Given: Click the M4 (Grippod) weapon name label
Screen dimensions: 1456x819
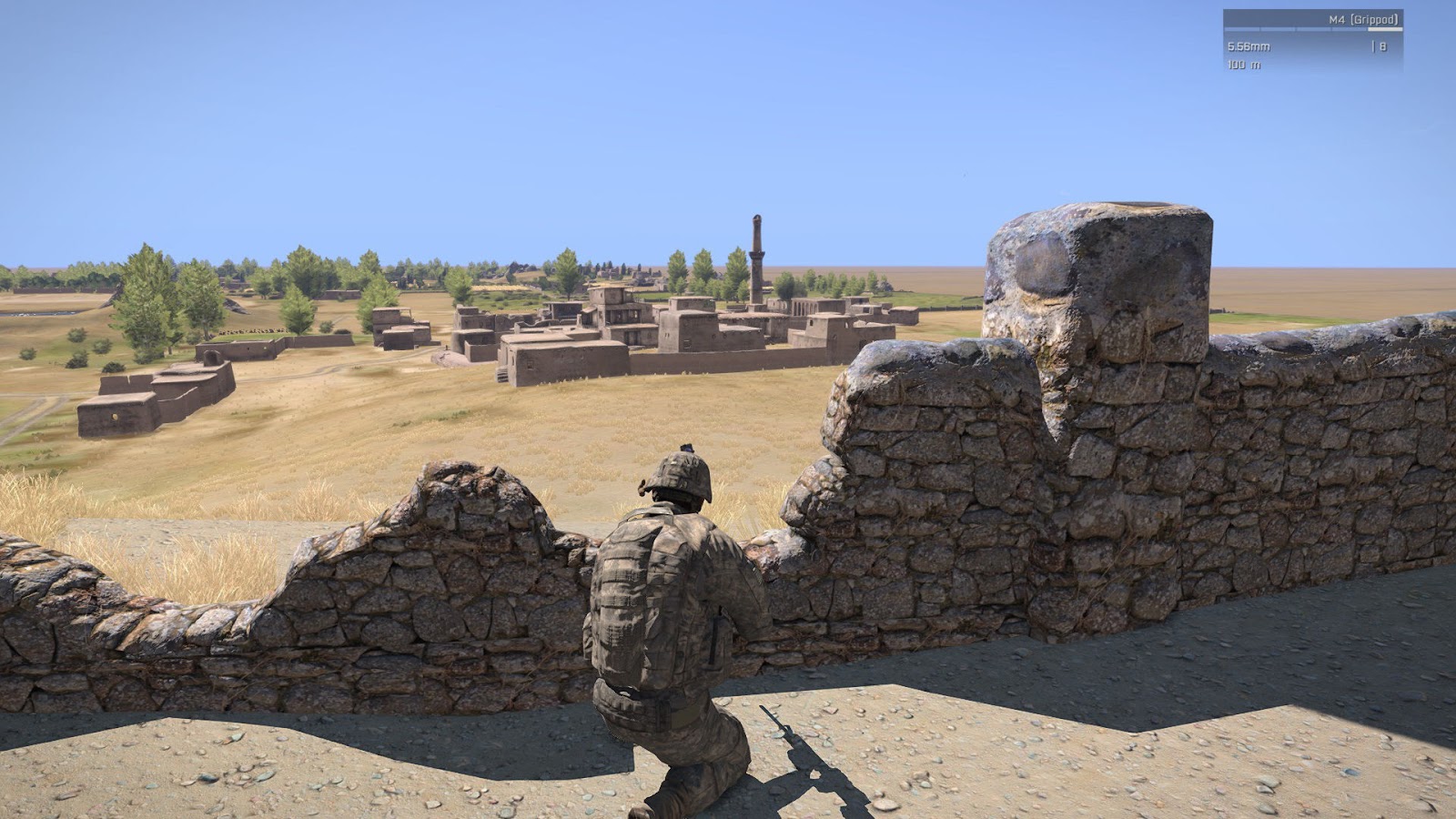Looking at the screenshot, I should 1363,18.
